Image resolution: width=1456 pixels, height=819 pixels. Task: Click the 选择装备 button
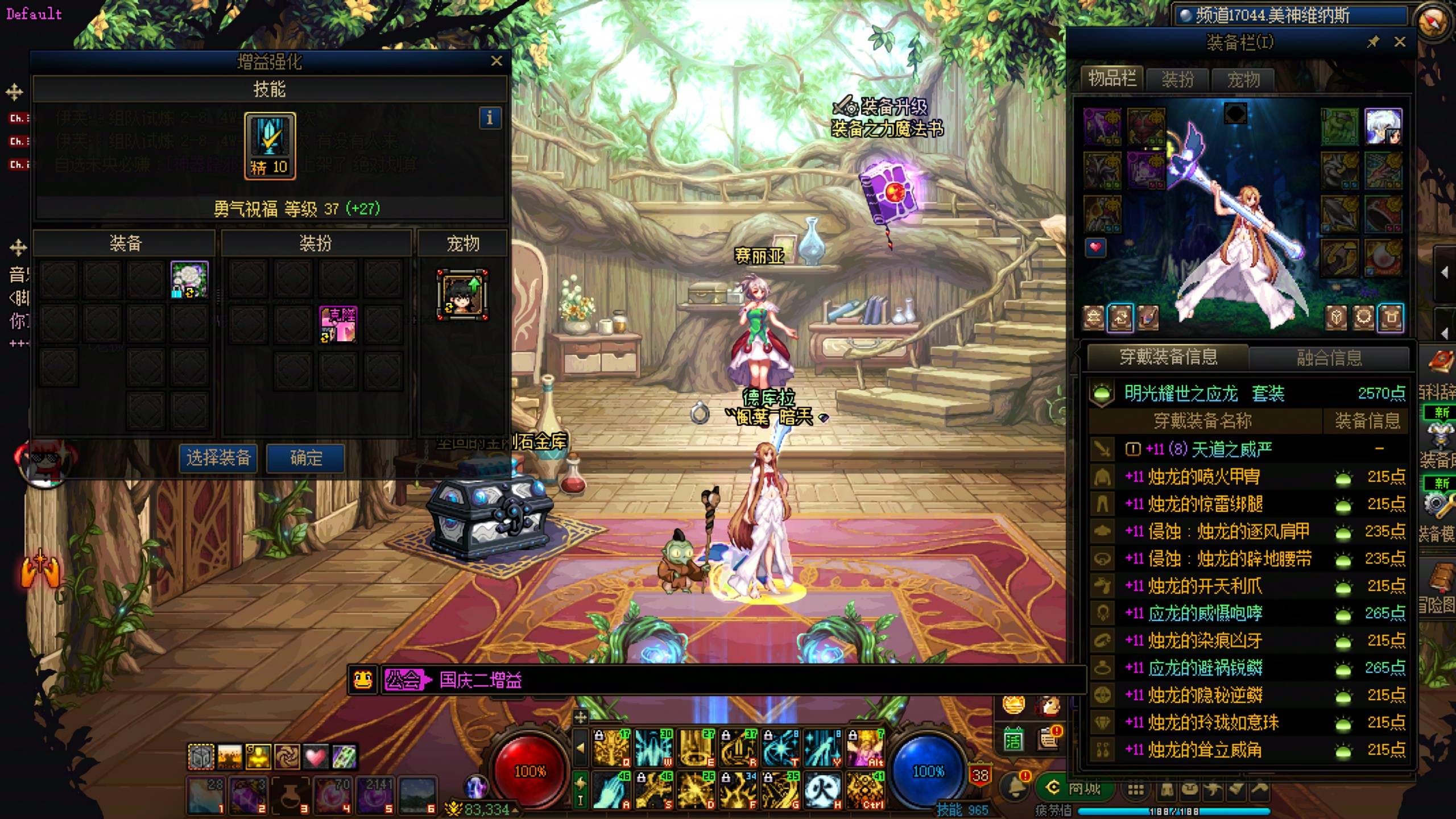(219, 458)
